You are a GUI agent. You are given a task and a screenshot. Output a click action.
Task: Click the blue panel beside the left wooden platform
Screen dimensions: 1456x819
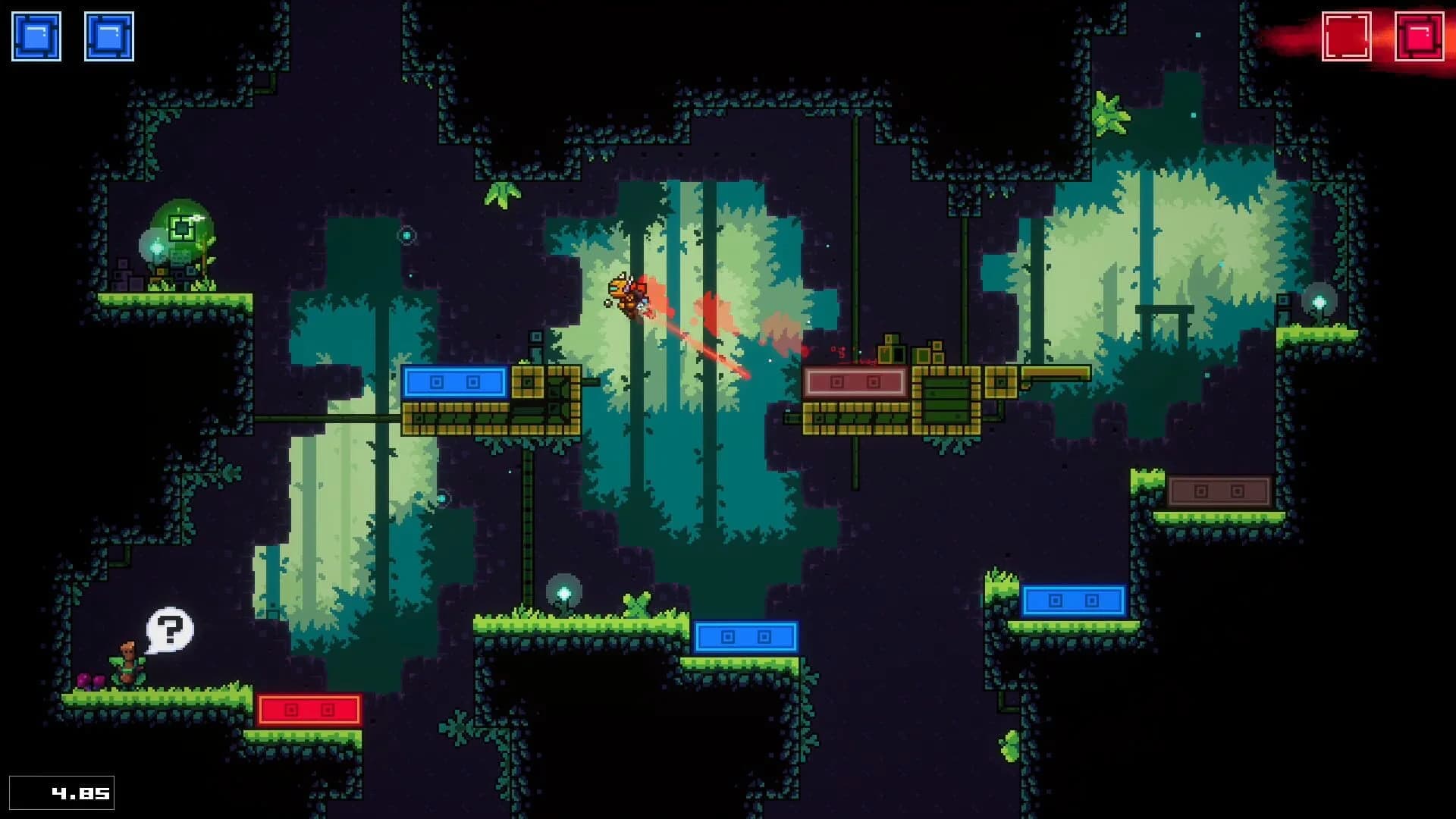coord(456,381)
